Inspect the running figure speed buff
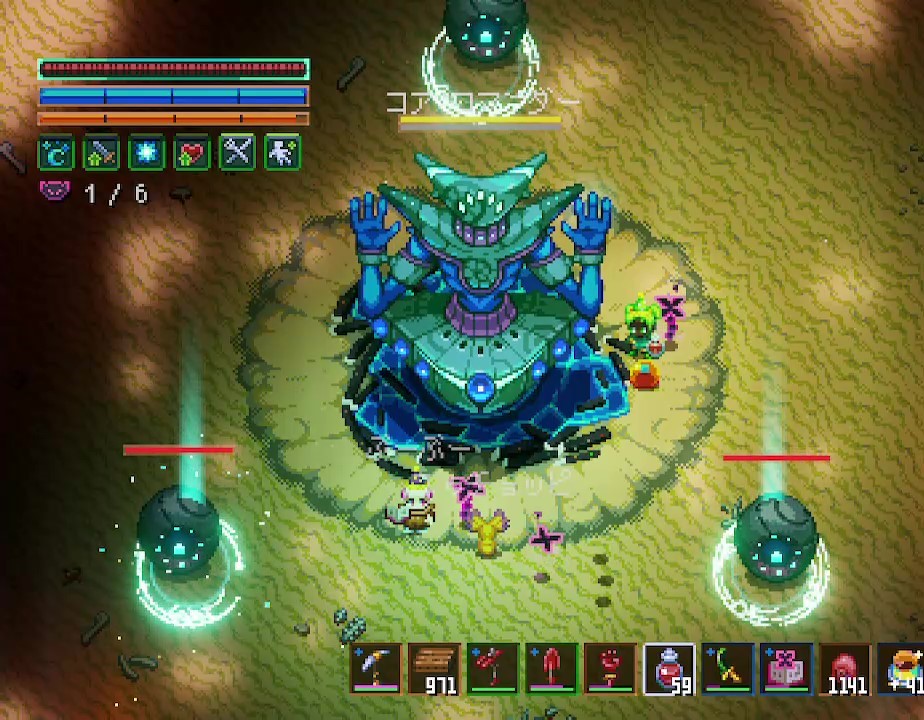Viewport: 924px width, 720px height. [283, 153]
